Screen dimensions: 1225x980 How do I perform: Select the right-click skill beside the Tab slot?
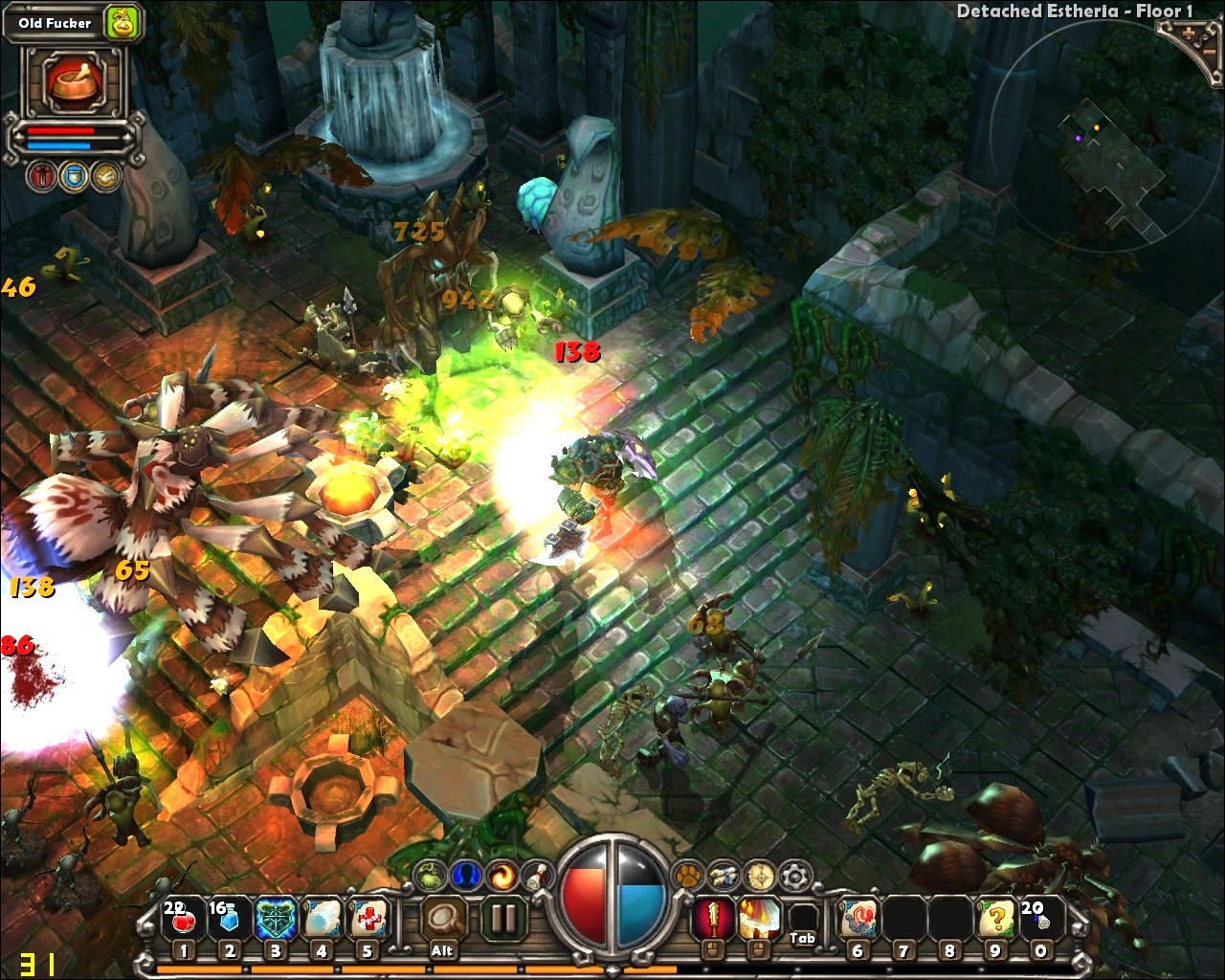(758, 920)
